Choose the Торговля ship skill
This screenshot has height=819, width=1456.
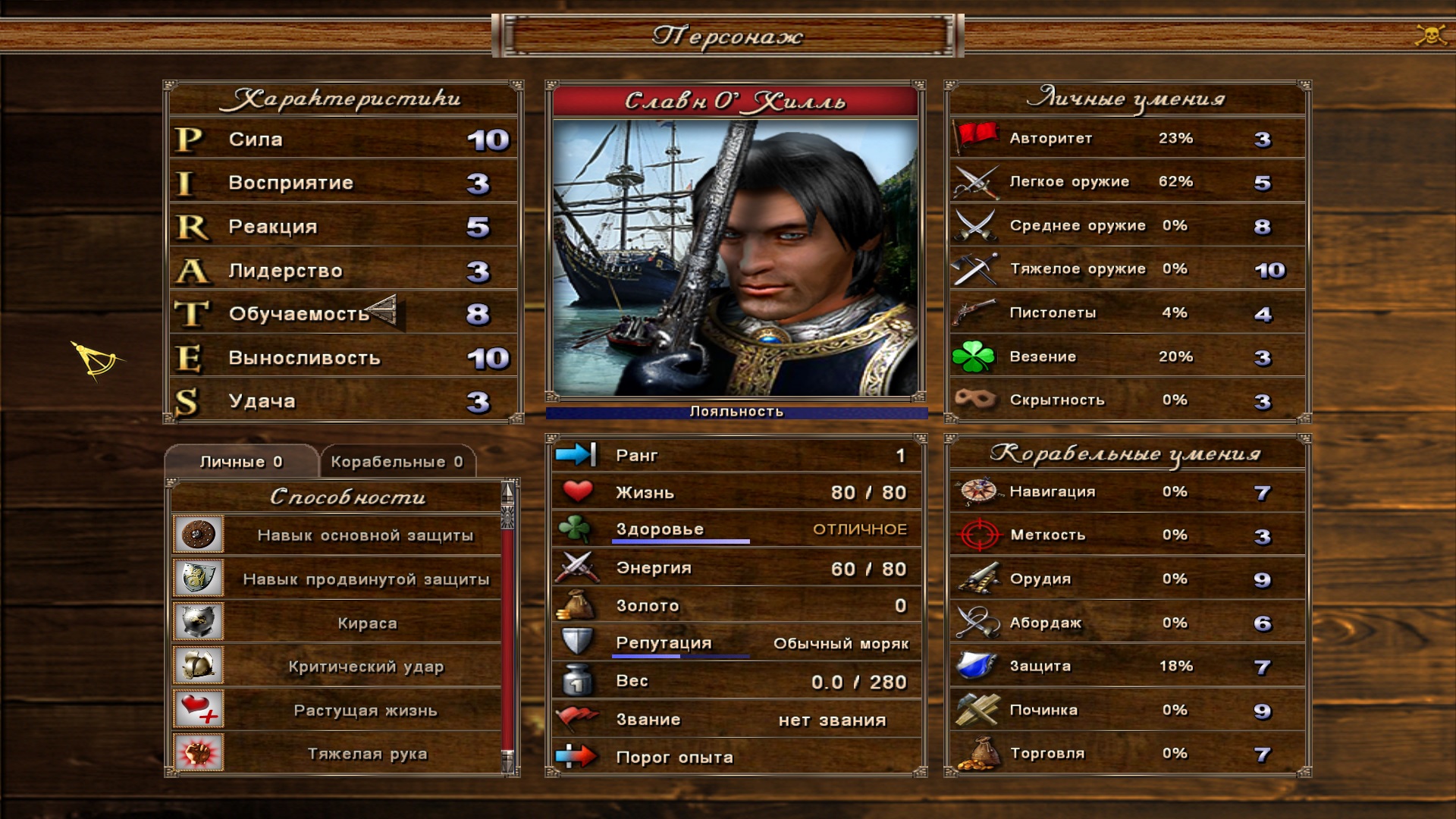[x=1127, y=754]
